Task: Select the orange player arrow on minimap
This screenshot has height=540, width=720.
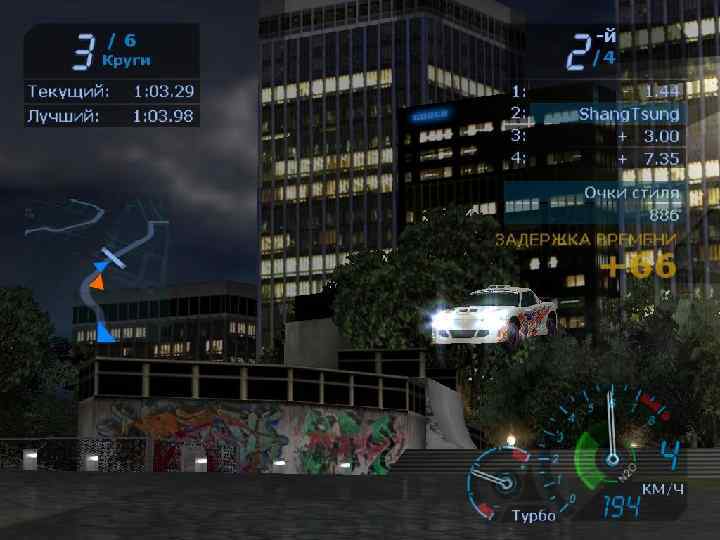Action: click(96, 284)
